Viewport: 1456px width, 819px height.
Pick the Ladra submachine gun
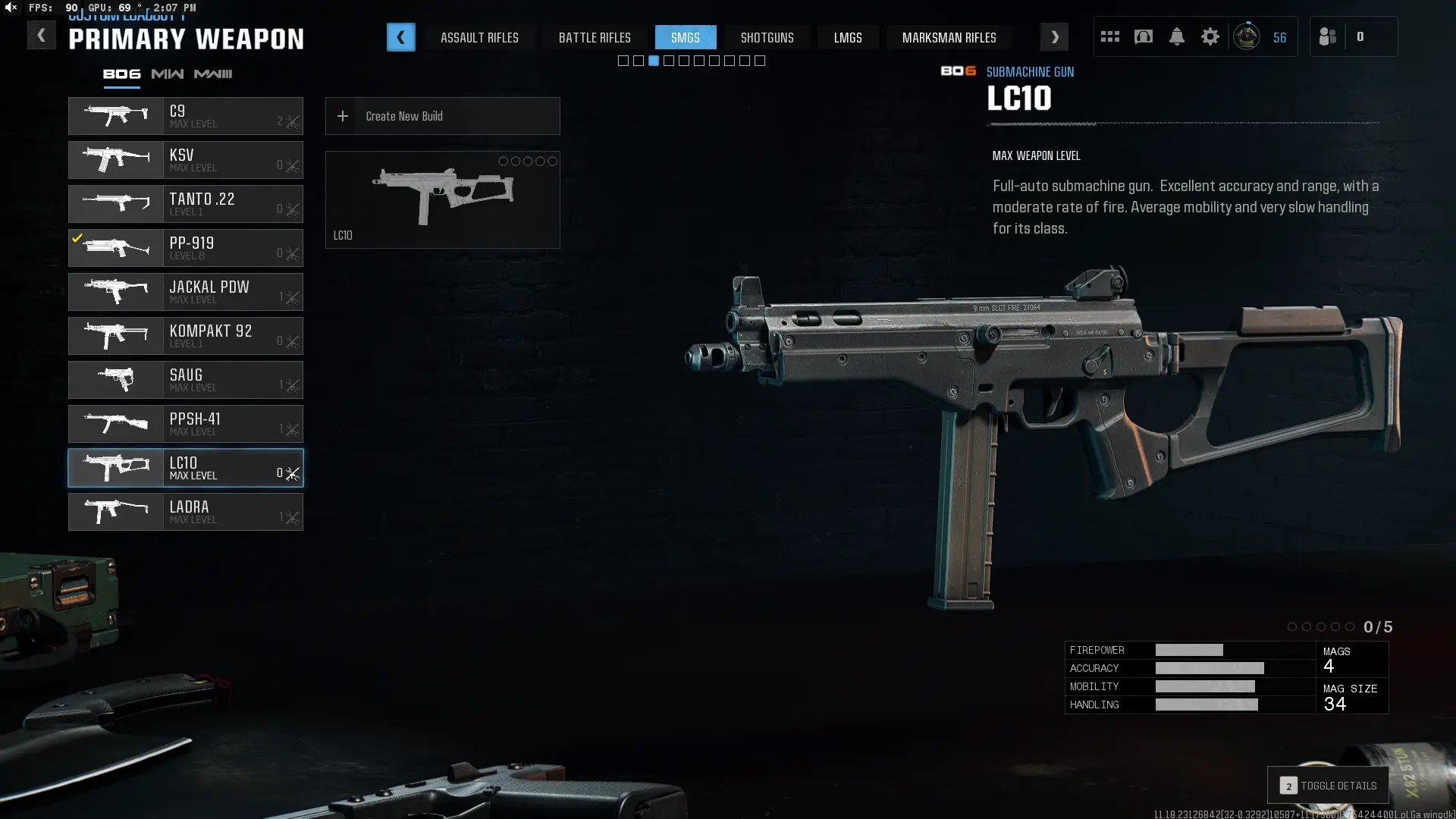click(x=186, y=512)
